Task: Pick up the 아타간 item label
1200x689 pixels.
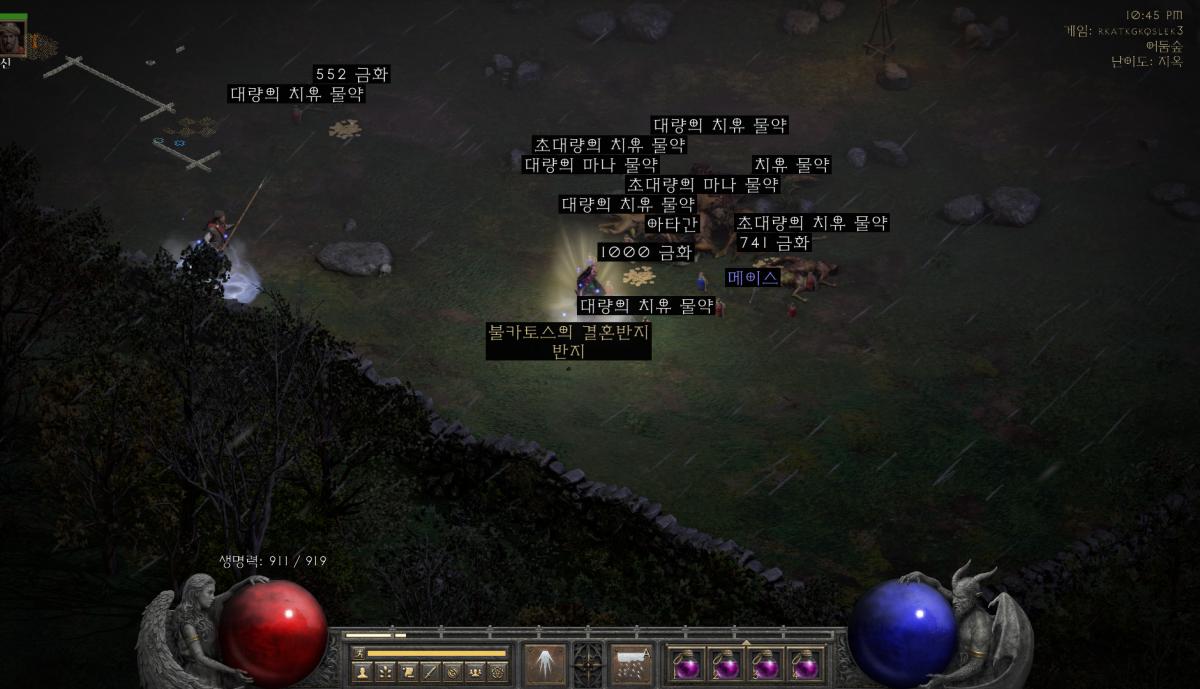Action: pos(671,224)
